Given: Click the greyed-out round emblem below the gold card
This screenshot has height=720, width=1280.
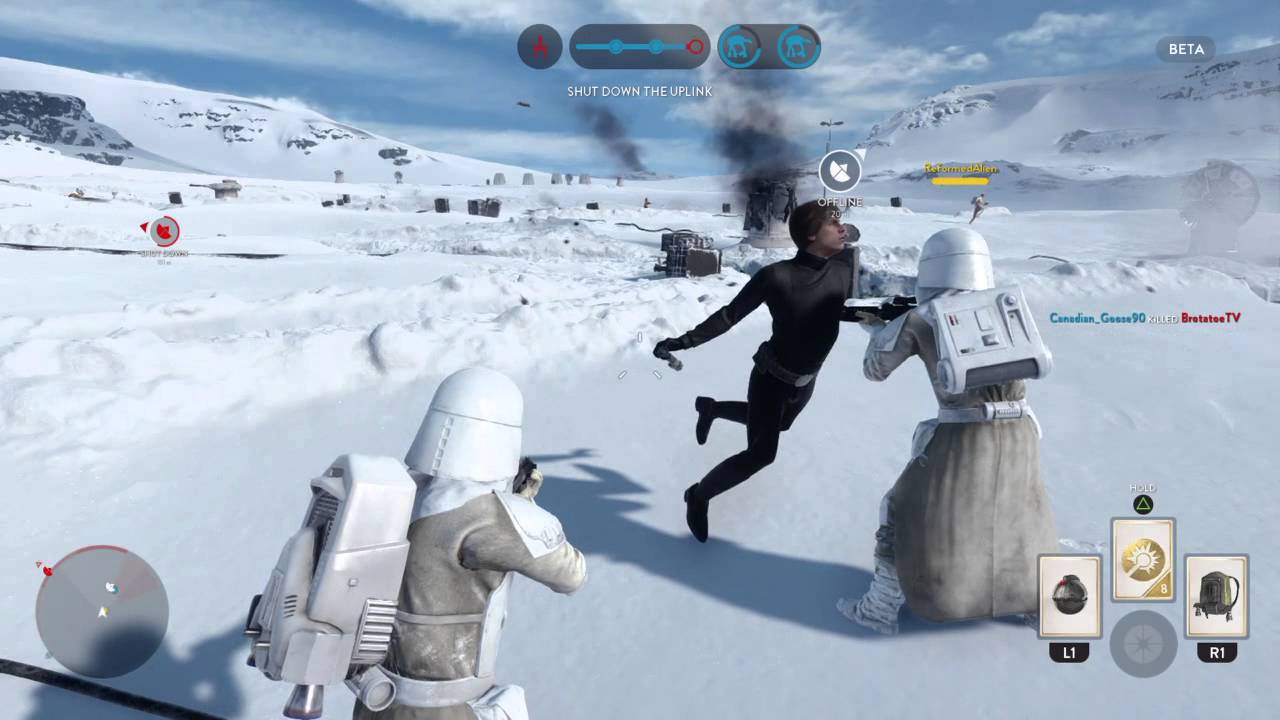Looking at the screenshot, I should 1143,639.
